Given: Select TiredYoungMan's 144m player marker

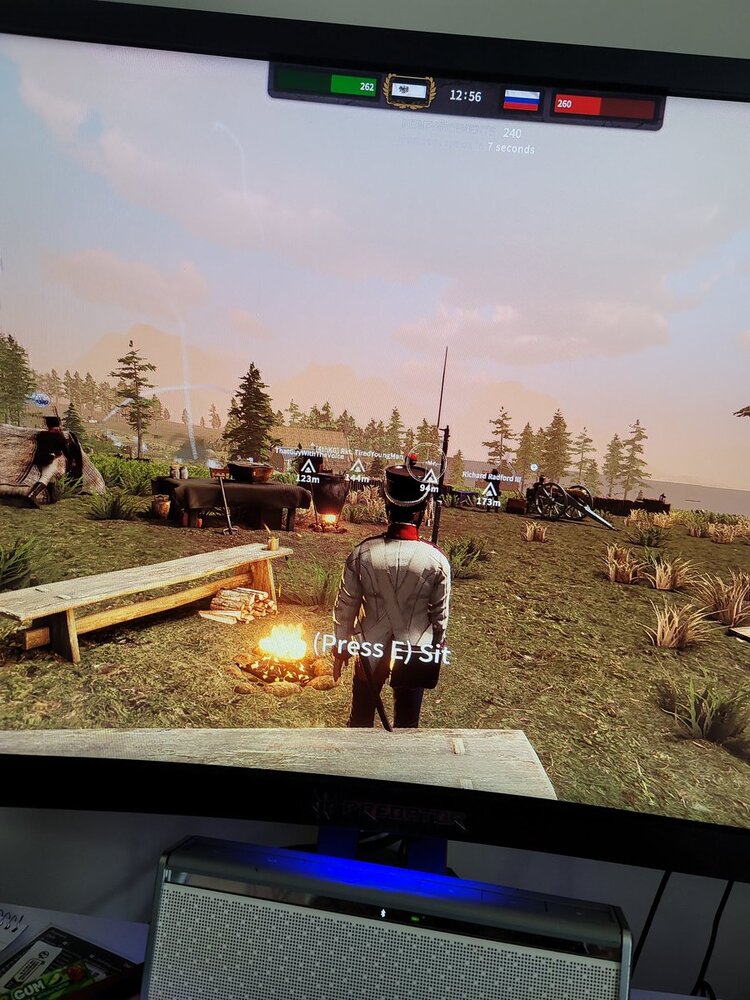Looking at the screenshot, I should (357, 466).
